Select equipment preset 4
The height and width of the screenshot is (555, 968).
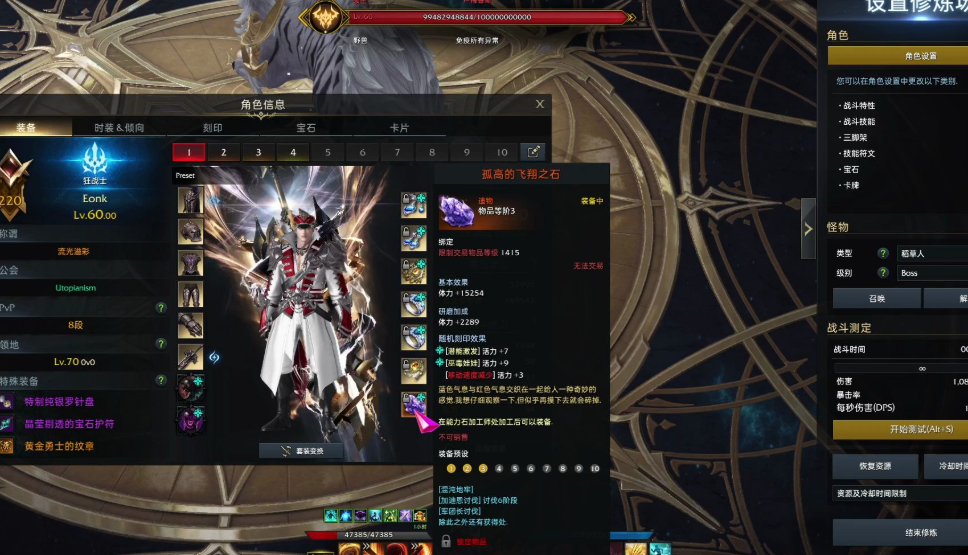point(293,152)
